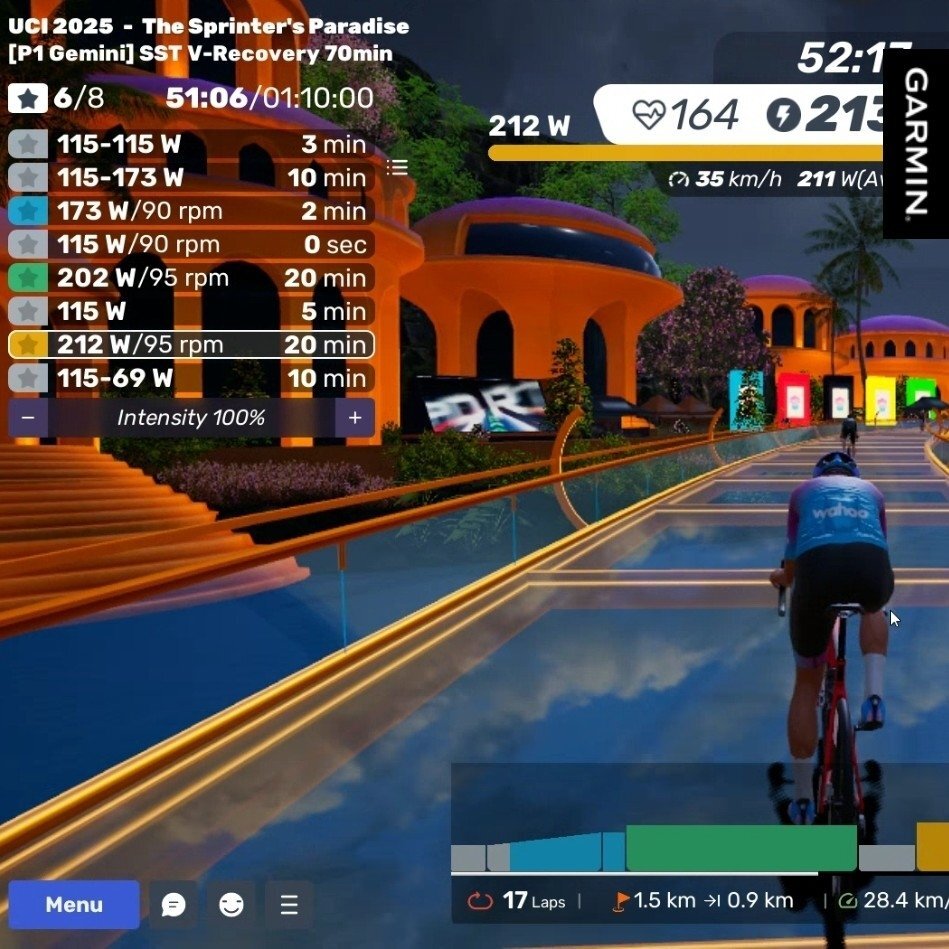Select the 115-69 W cooldown interval
Image resolution: width=949 pixels, height=949 pixels.
click(191, 378)
